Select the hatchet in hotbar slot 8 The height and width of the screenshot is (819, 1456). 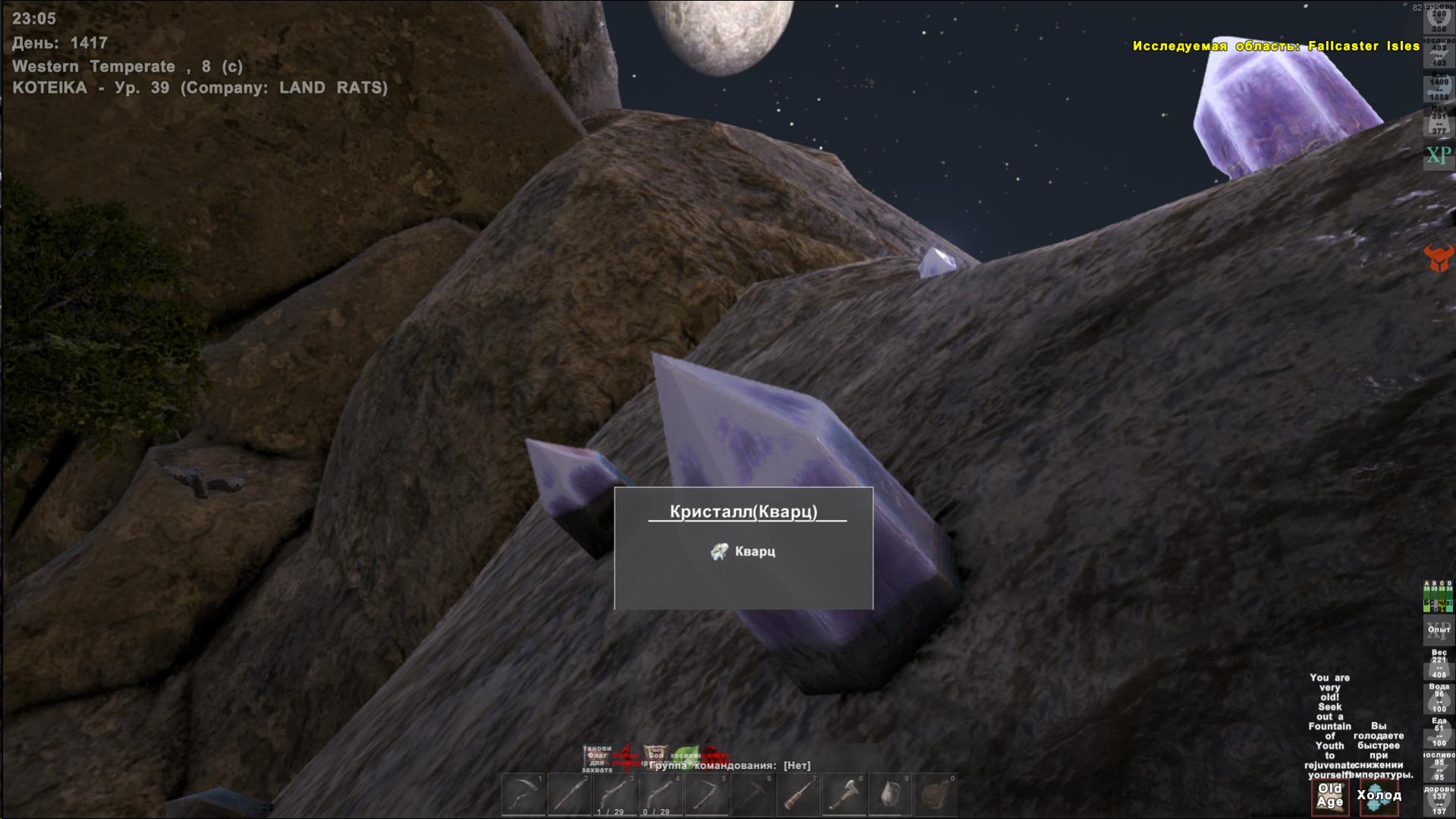coord(844,795)
